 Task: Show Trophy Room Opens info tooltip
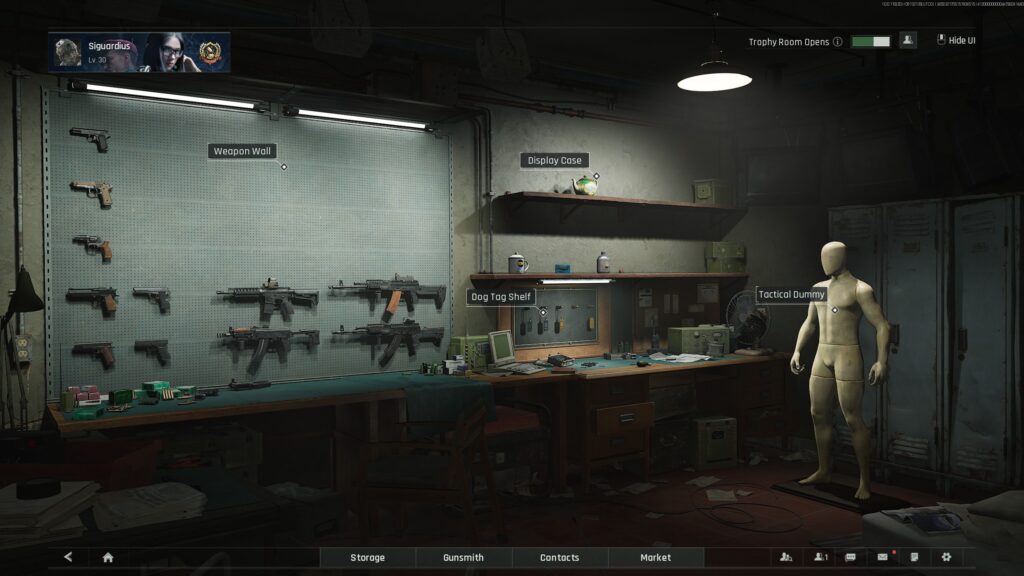click(x=838, y=42)
